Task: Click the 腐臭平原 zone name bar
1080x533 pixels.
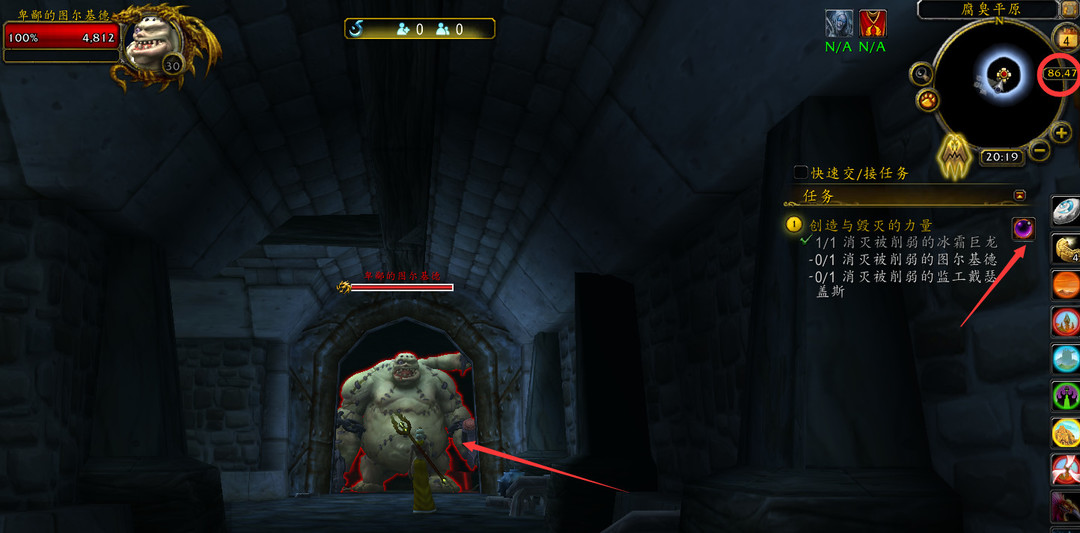Action: pyautogui.click(x=987, y=9)
